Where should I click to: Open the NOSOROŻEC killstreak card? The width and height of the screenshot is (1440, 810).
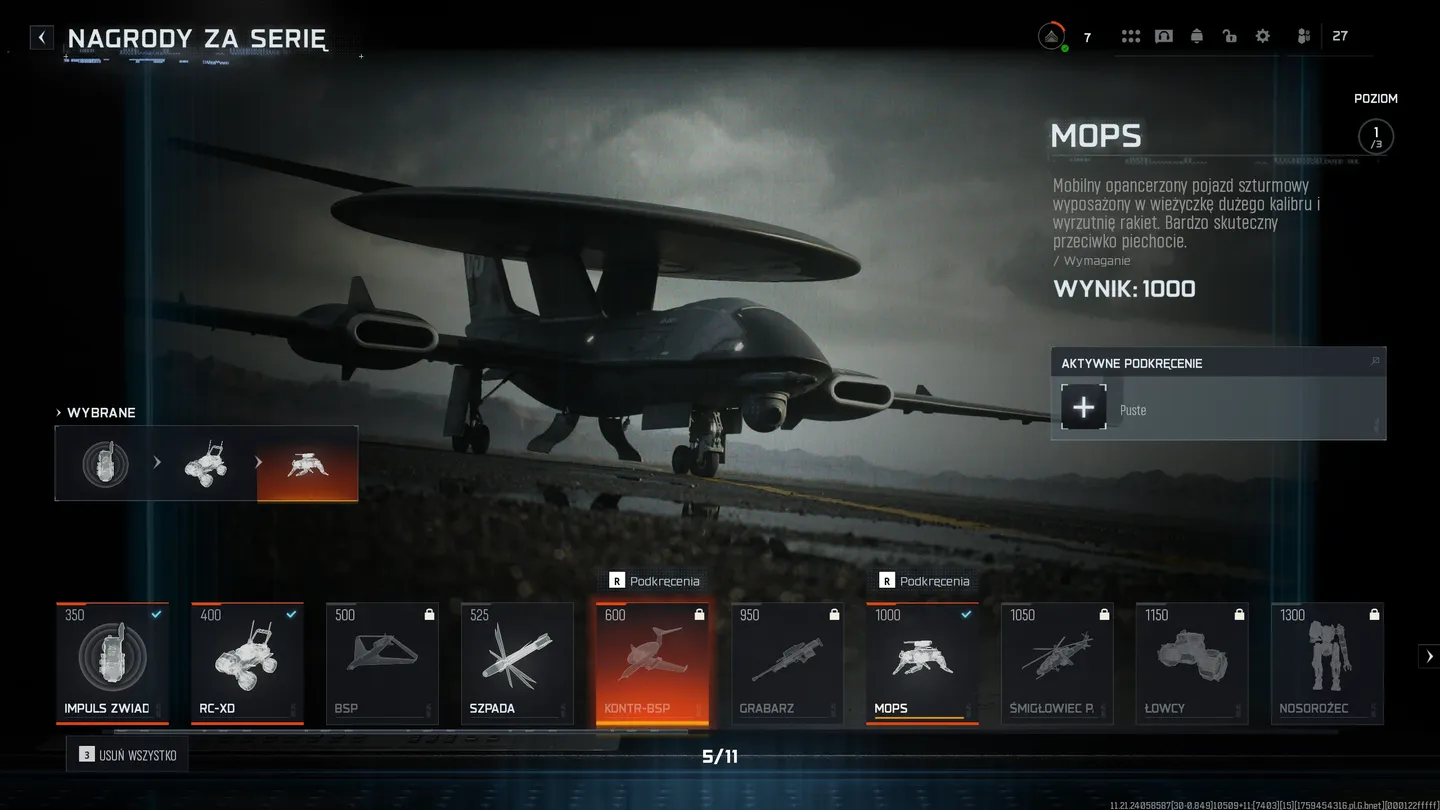[x=1327, y=660]
